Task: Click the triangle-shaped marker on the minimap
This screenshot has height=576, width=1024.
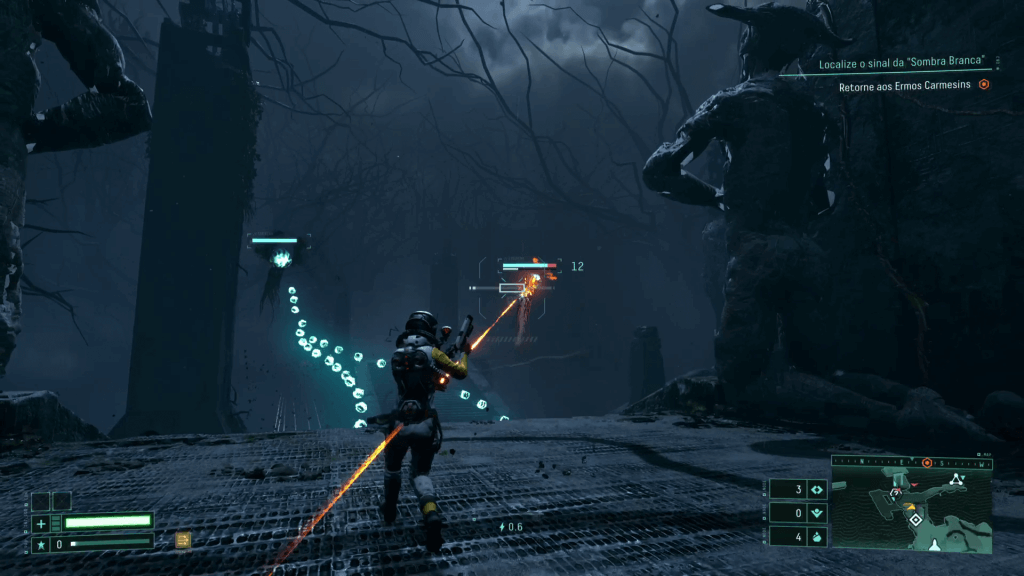Action: point(957,480)
